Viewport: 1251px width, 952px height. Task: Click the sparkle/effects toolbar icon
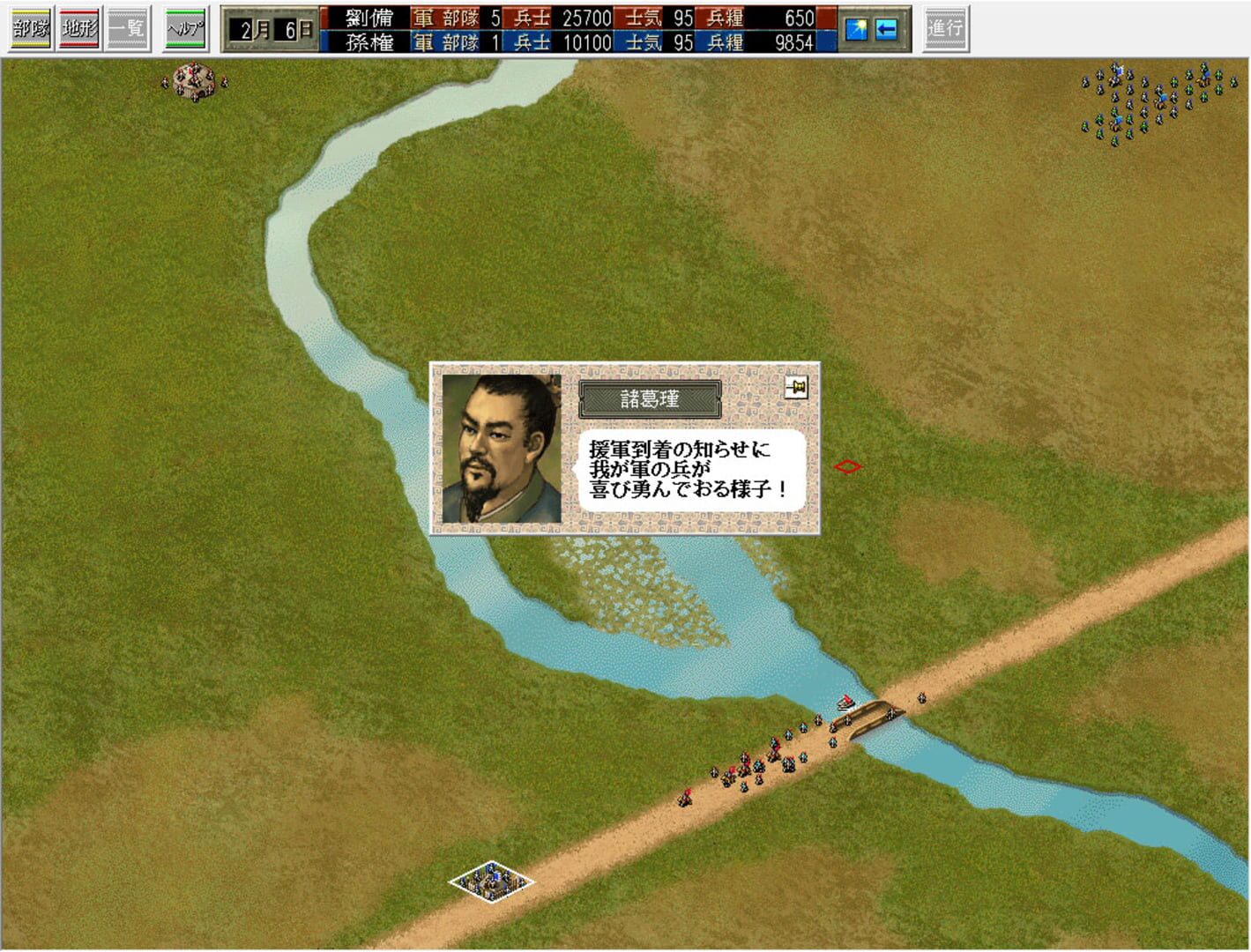tap(856, 28)
